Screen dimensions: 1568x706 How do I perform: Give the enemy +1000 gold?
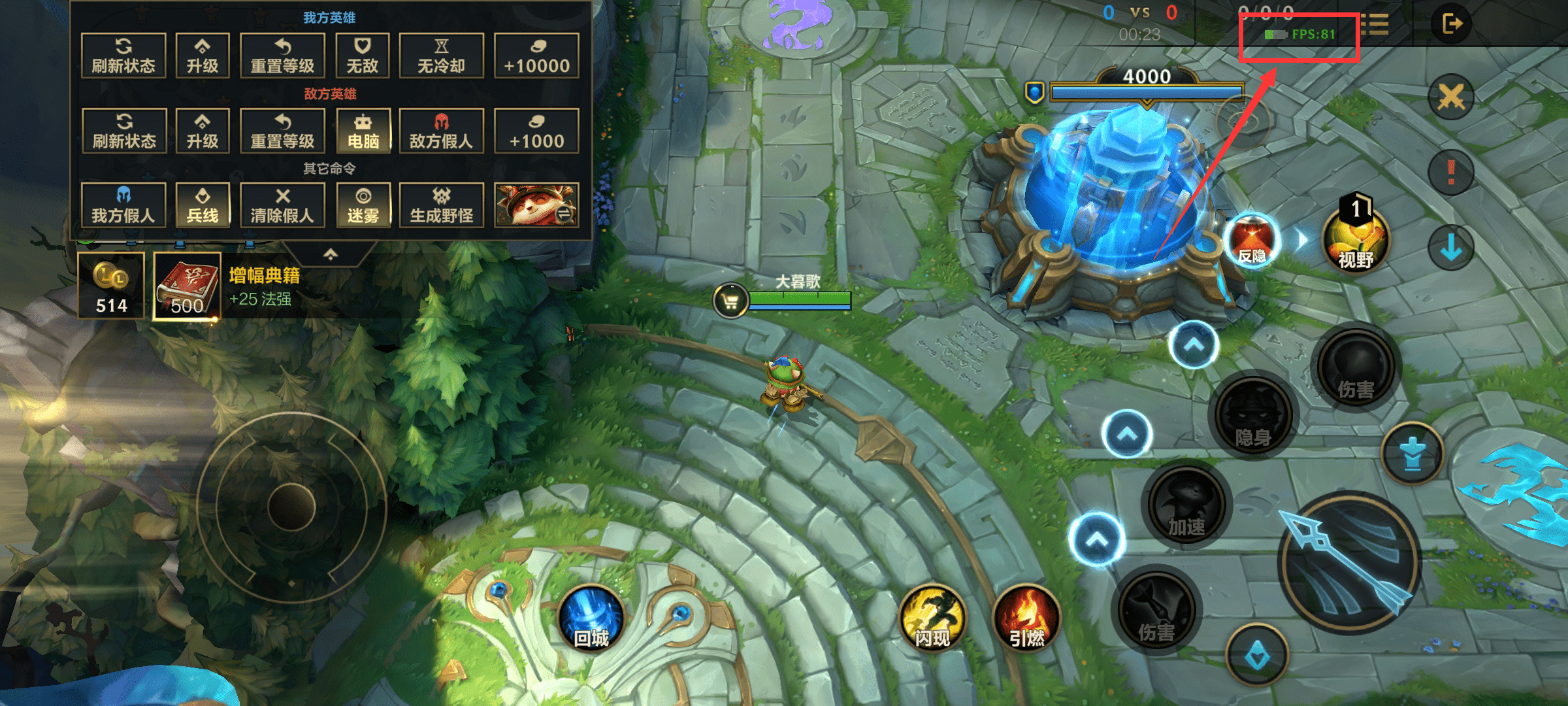click(x=536, y=131)
